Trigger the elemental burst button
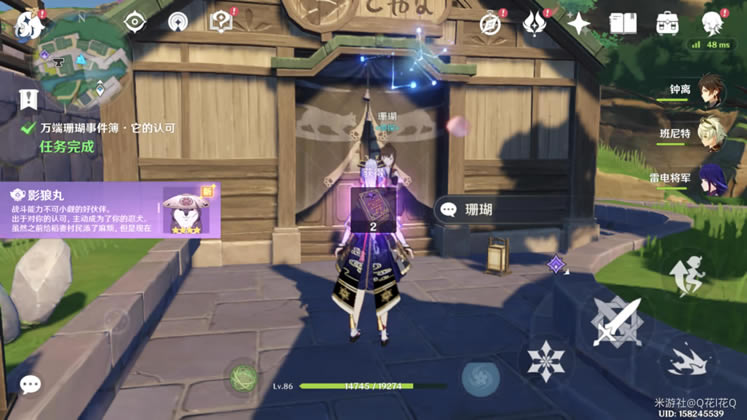 pos(481,378)
